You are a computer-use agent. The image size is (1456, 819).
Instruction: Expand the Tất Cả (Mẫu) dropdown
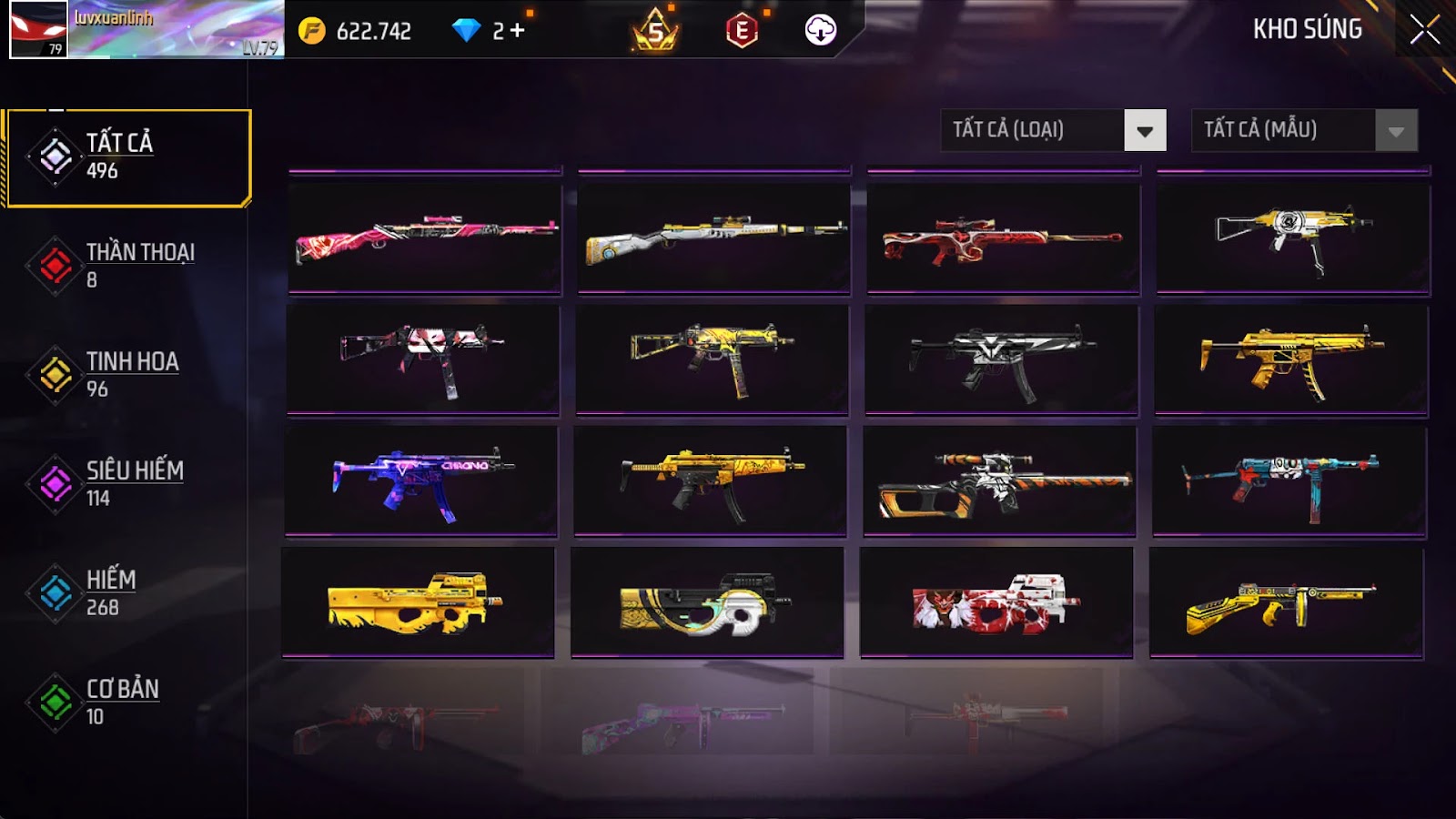(x=1304, y=130)
